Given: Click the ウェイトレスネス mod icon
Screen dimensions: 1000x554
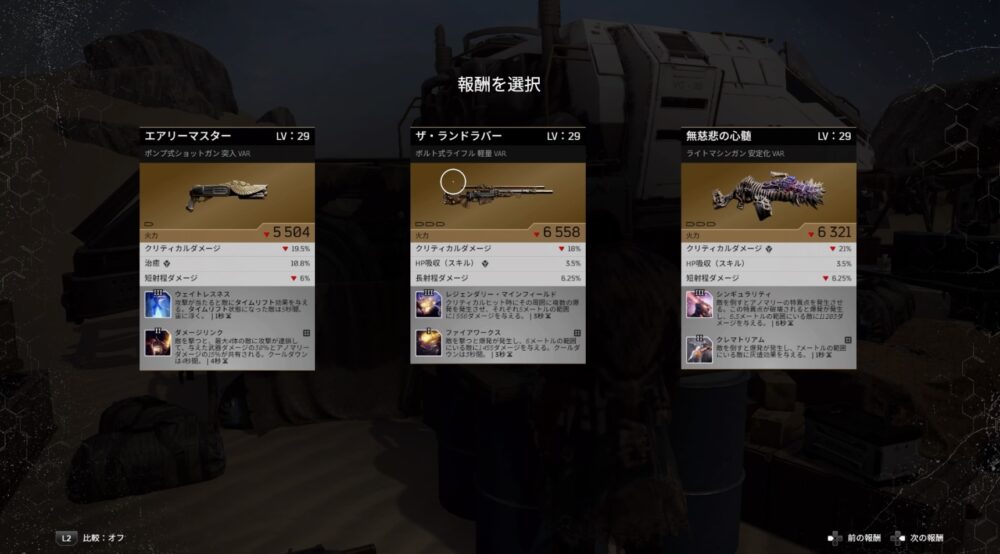Looking at the screenshot, I should tap(157, 303).
